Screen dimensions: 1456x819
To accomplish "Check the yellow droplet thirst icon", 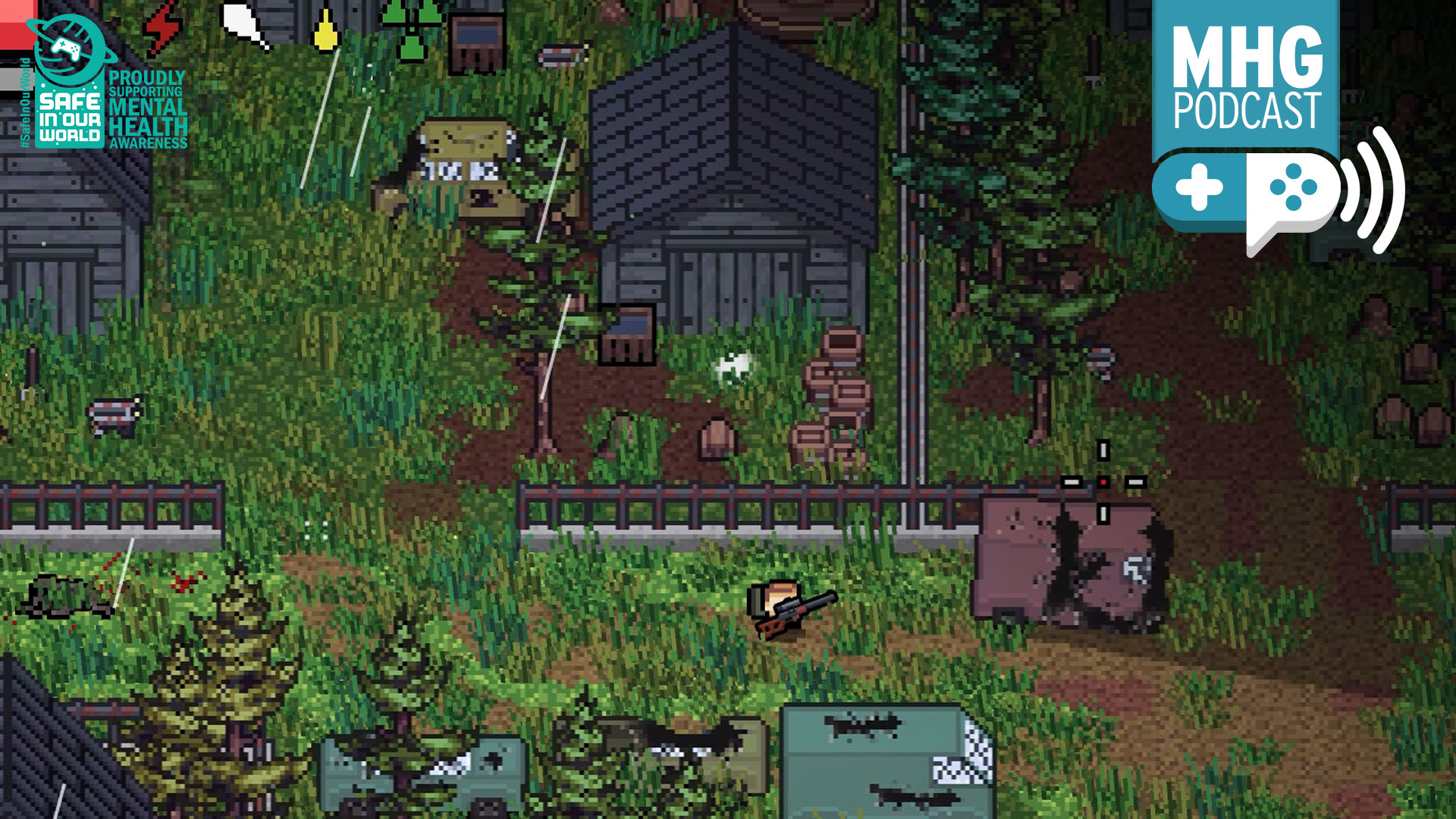I will click(x=326, y=30).
